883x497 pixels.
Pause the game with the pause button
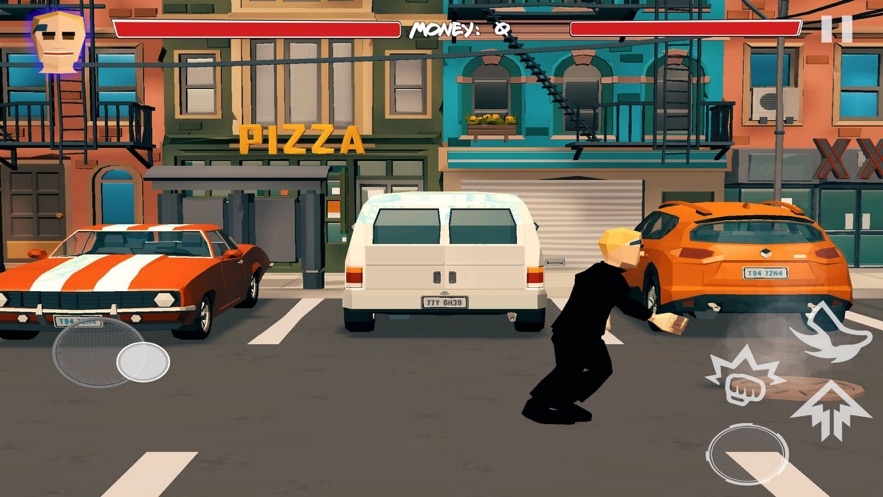[836, 29]
